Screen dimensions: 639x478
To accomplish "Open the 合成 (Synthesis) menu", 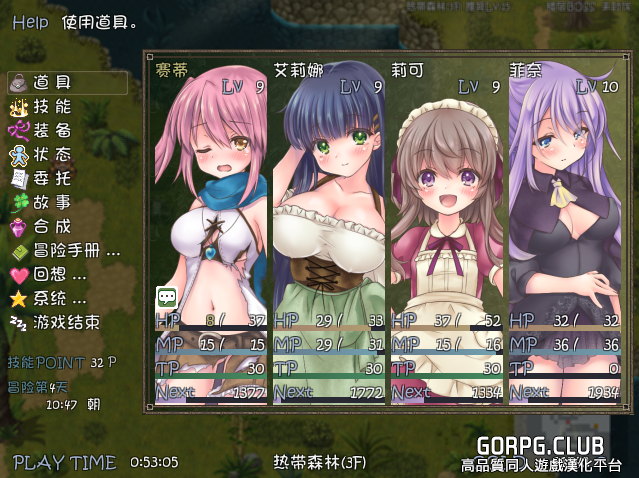I will pyautogui.click(x=53, y=226).
